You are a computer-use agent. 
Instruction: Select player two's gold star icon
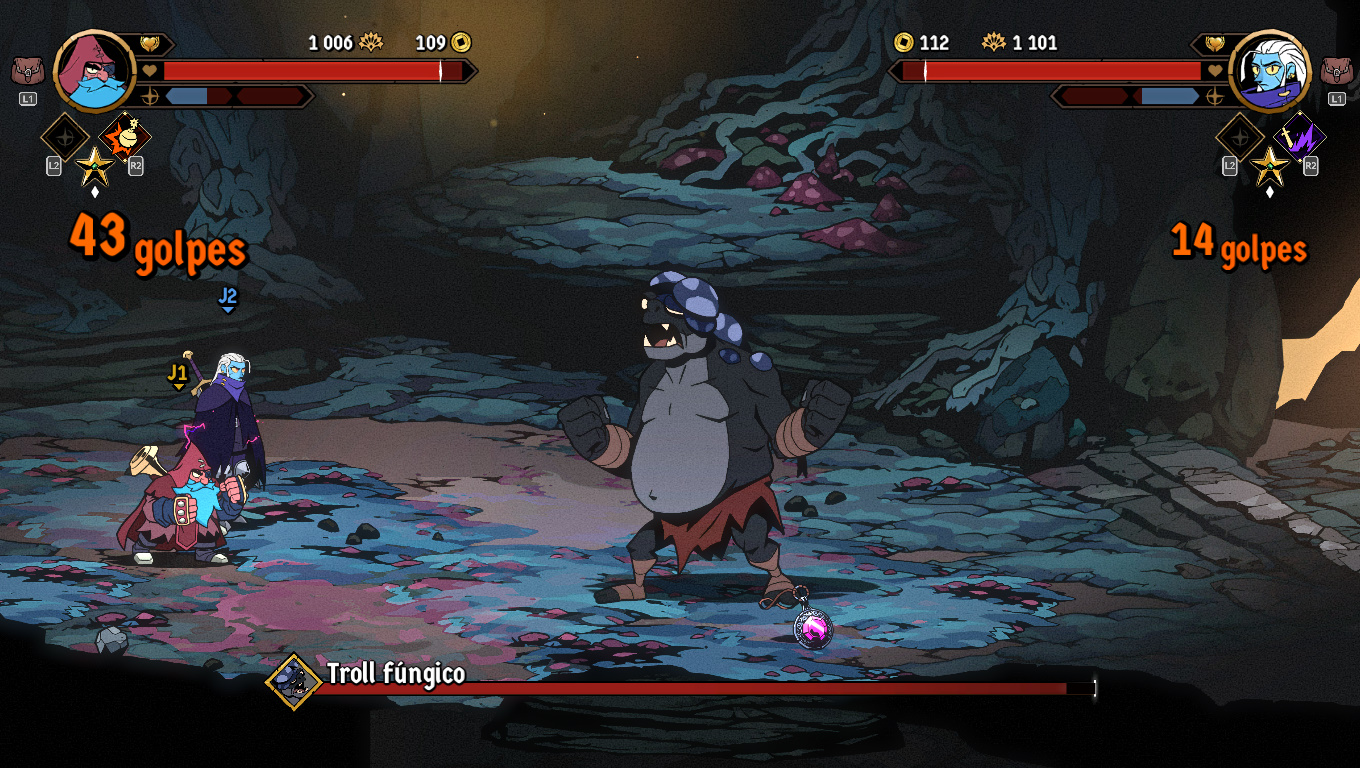[x=1270, y=165]
